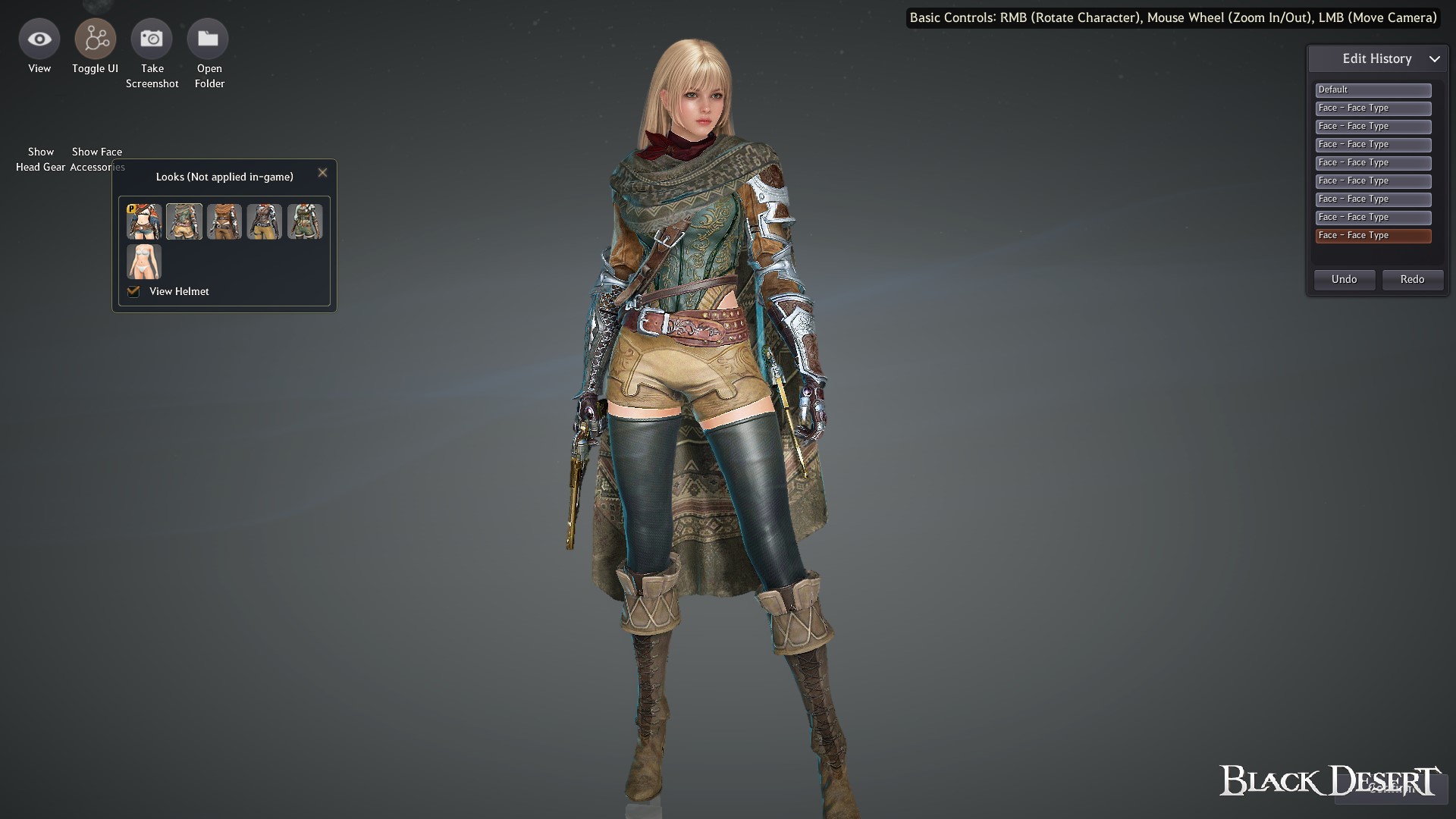
Task: Select the first outfit with the P badge
Action: click(143, 221)
